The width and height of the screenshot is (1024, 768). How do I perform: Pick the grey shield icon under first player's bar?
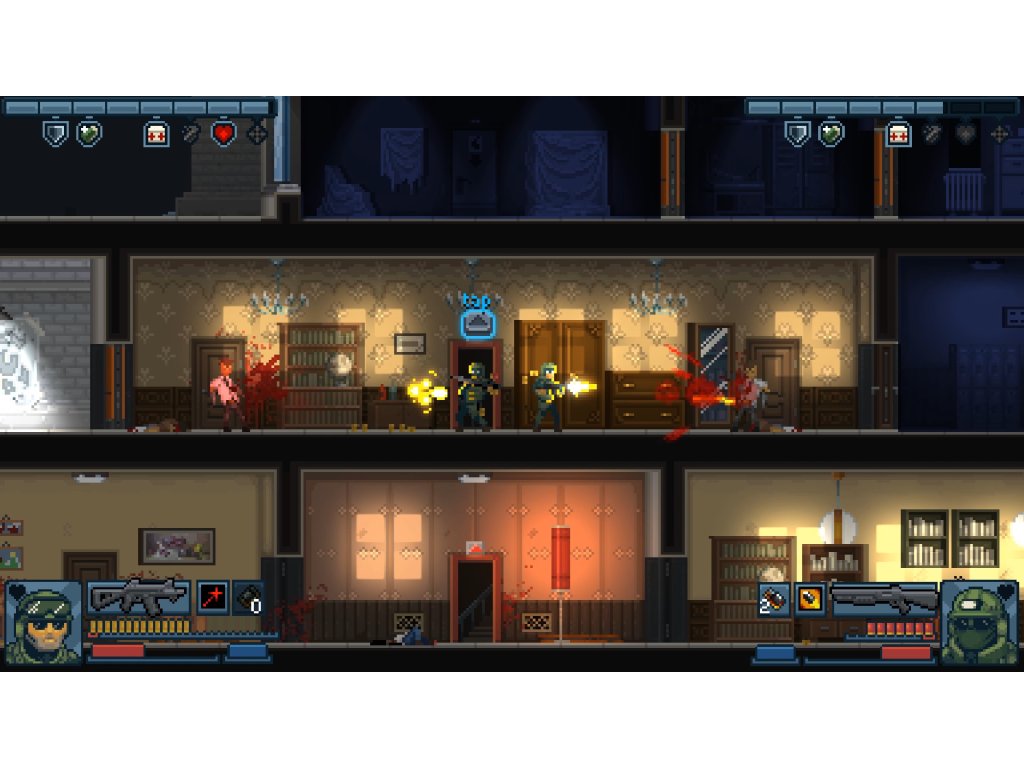point(55,133)
